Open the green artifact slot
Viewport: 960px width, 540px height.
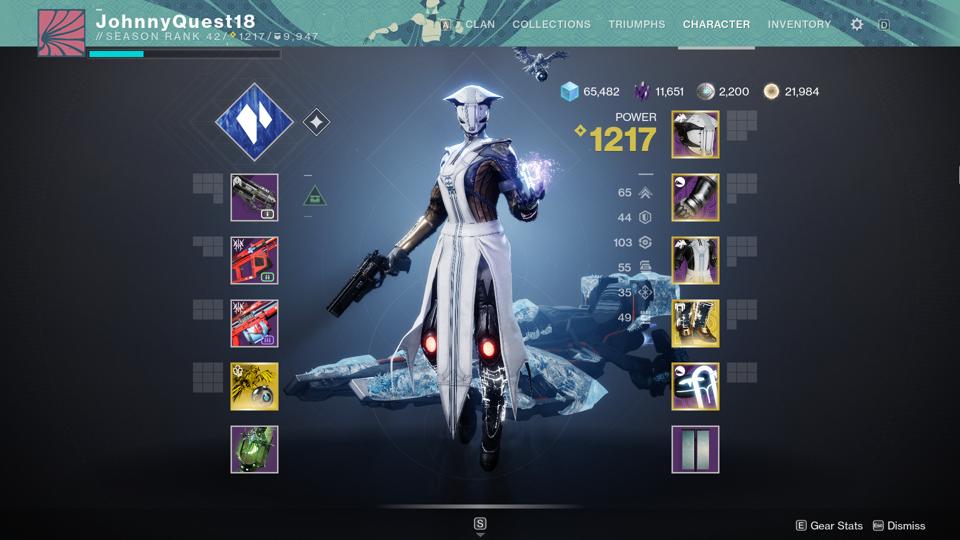click(255, 449)
